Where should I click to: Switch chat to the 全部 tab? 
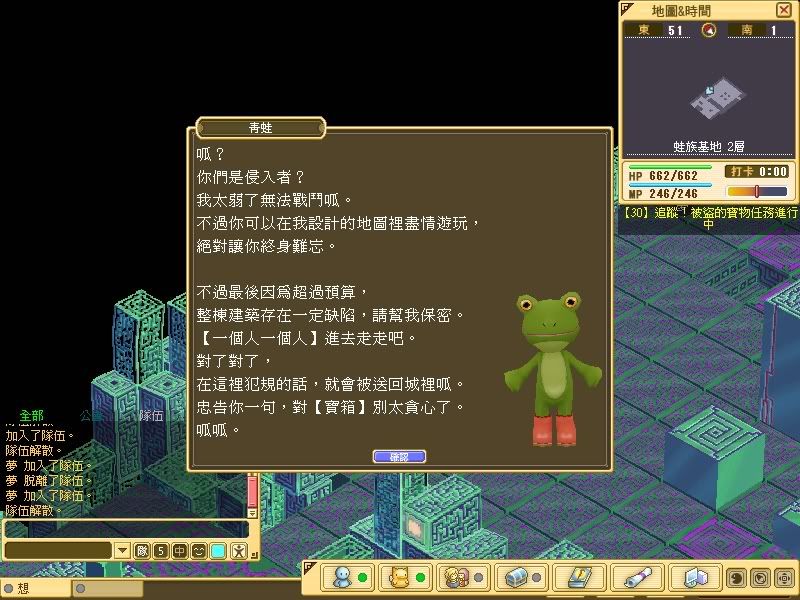(x=32, y=414)
